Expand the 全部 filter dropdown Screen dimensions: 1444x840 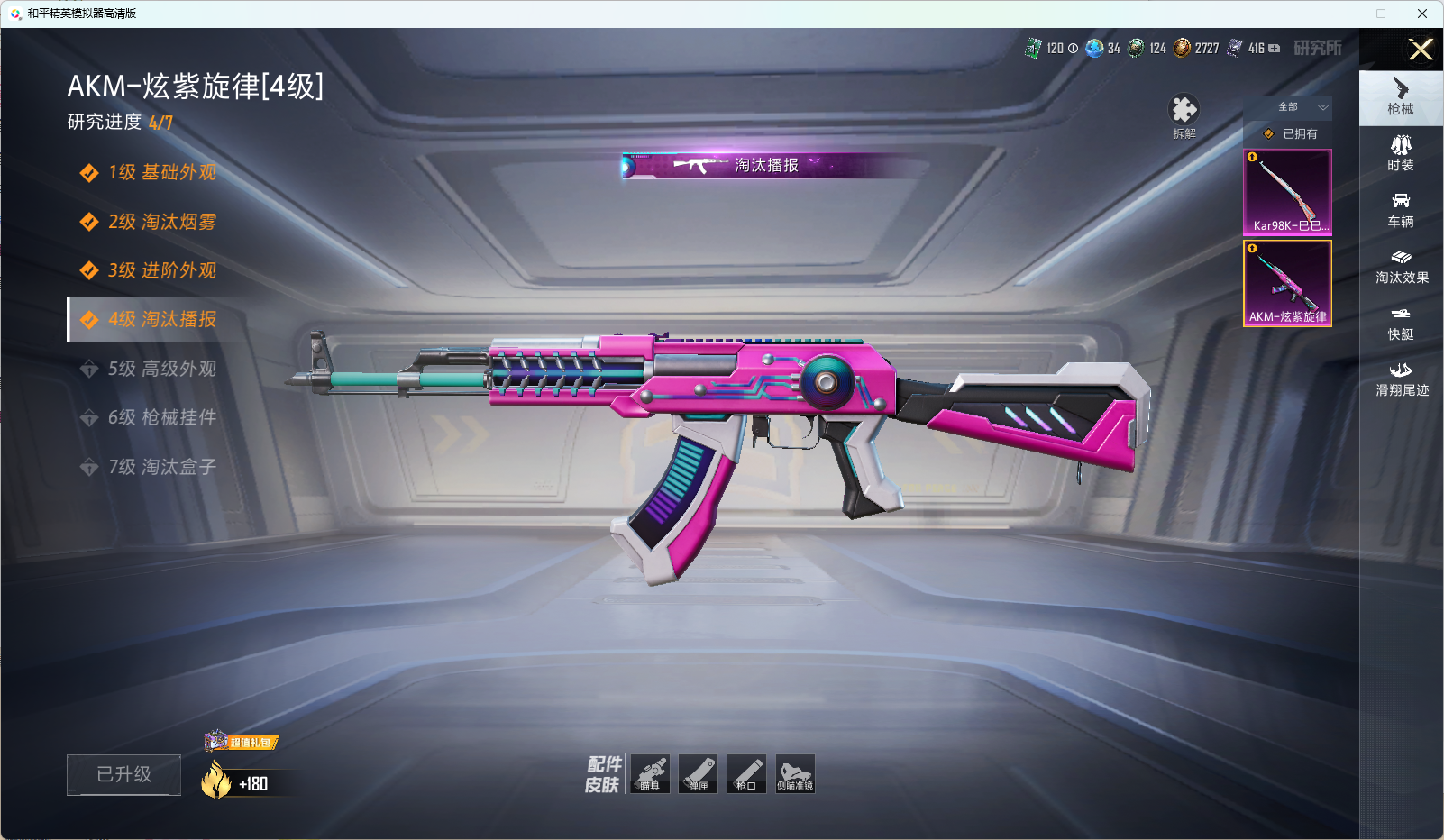click(x=1288, y=107)
